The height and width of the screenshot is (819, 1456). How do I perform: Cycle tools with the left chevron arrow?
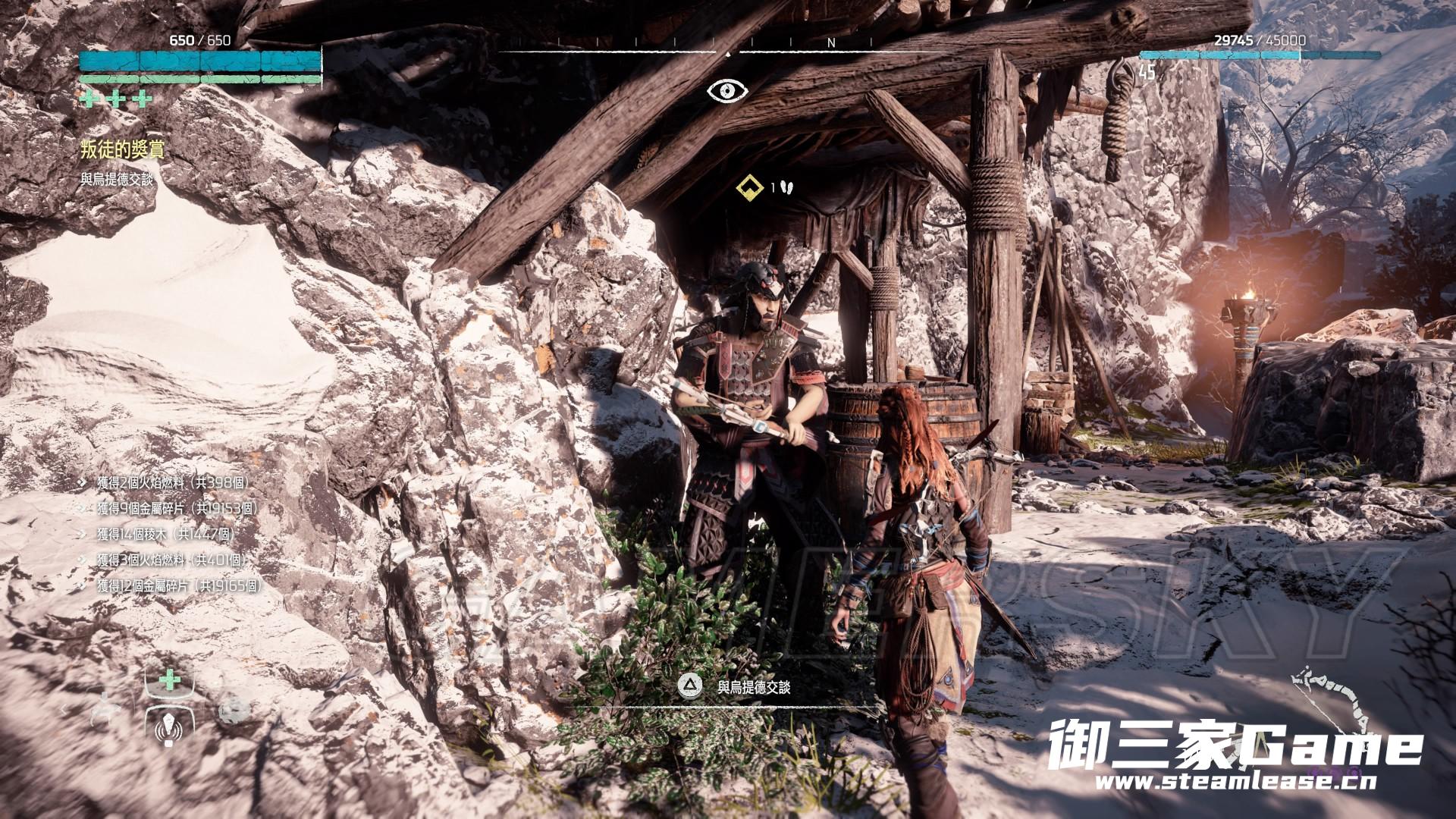(x=64, y=711)
